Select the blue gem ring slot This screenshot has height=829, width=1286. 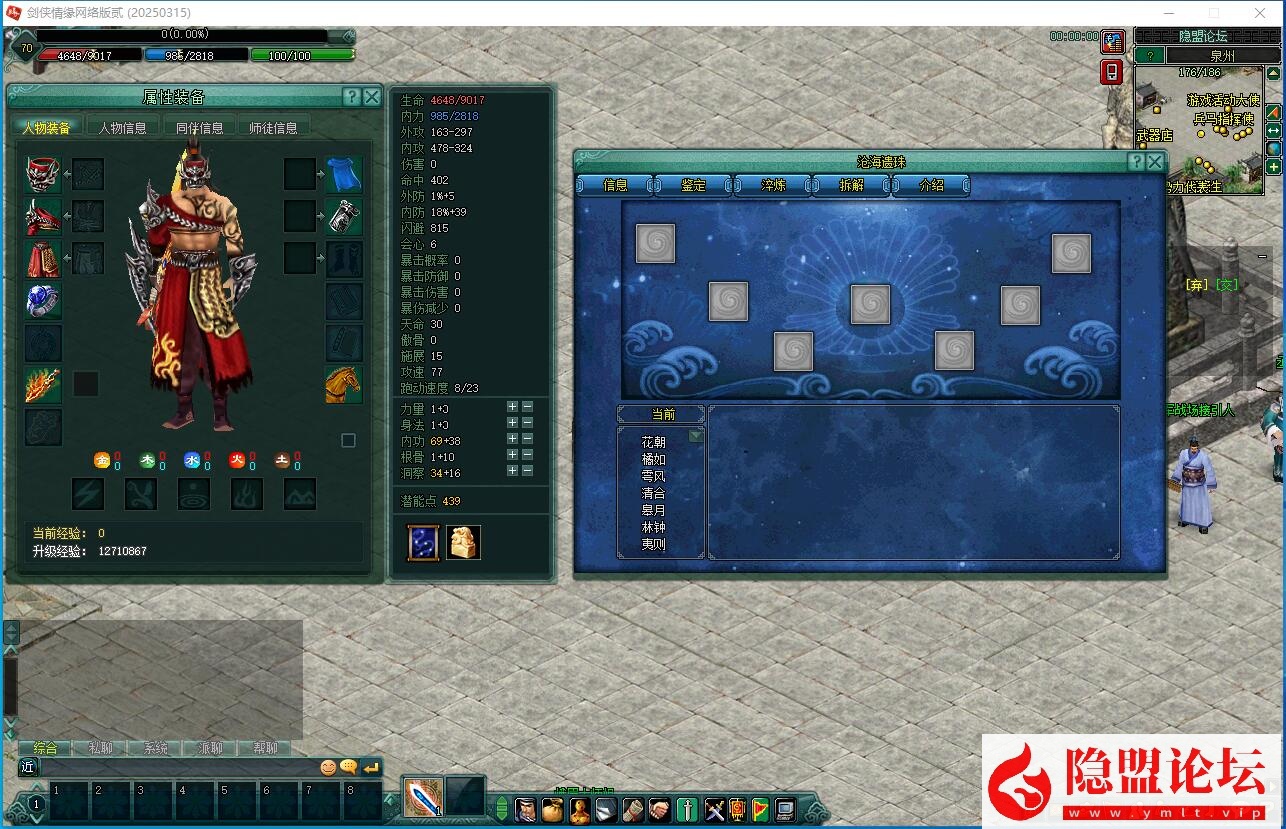click(43, 300)
